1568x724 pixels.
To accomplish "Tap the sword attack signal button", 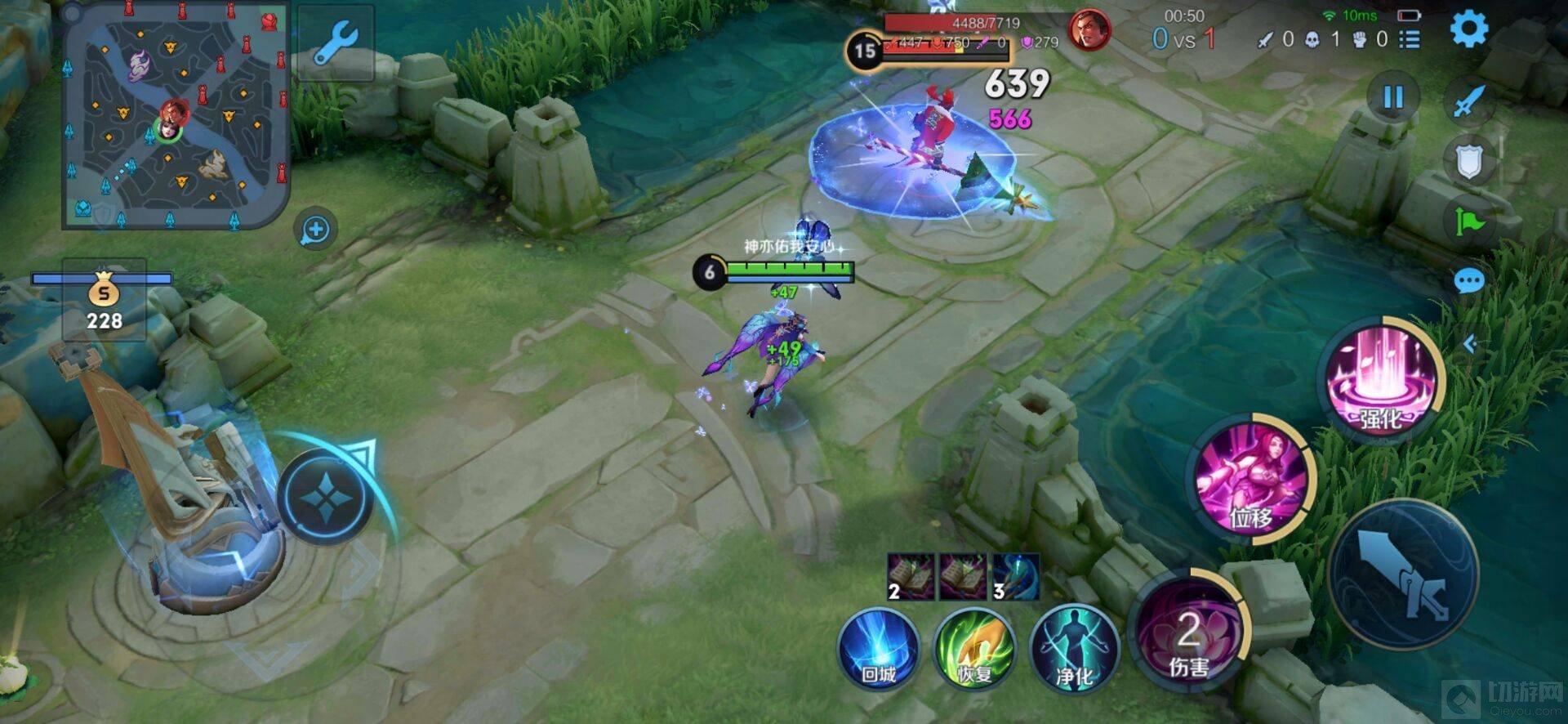I will (x=1468, y=102).
